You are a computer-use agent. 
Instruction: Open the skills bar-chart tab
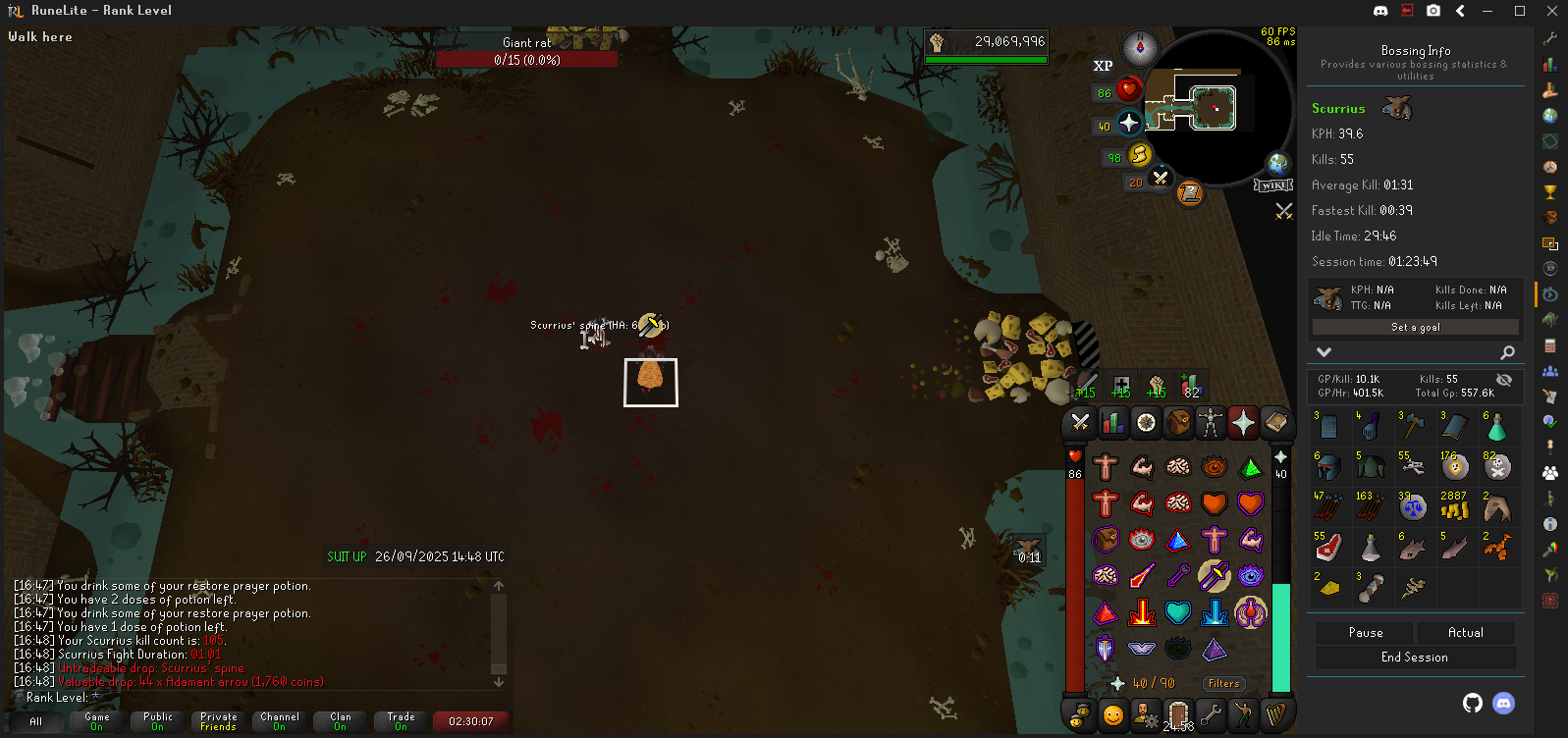pyautogui.click(x=1112, y=423)
